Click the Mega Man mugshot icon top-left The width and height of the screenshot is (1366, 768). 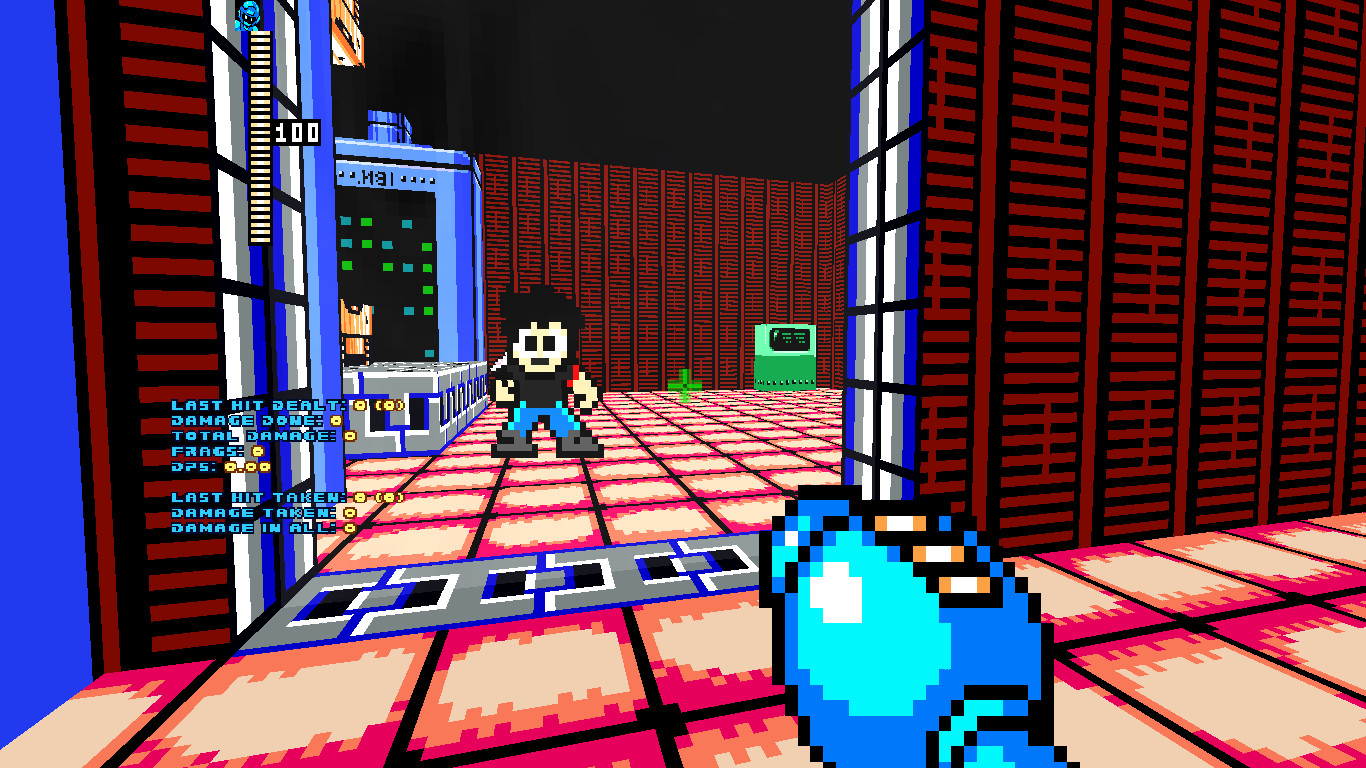(x=247, y=17)
